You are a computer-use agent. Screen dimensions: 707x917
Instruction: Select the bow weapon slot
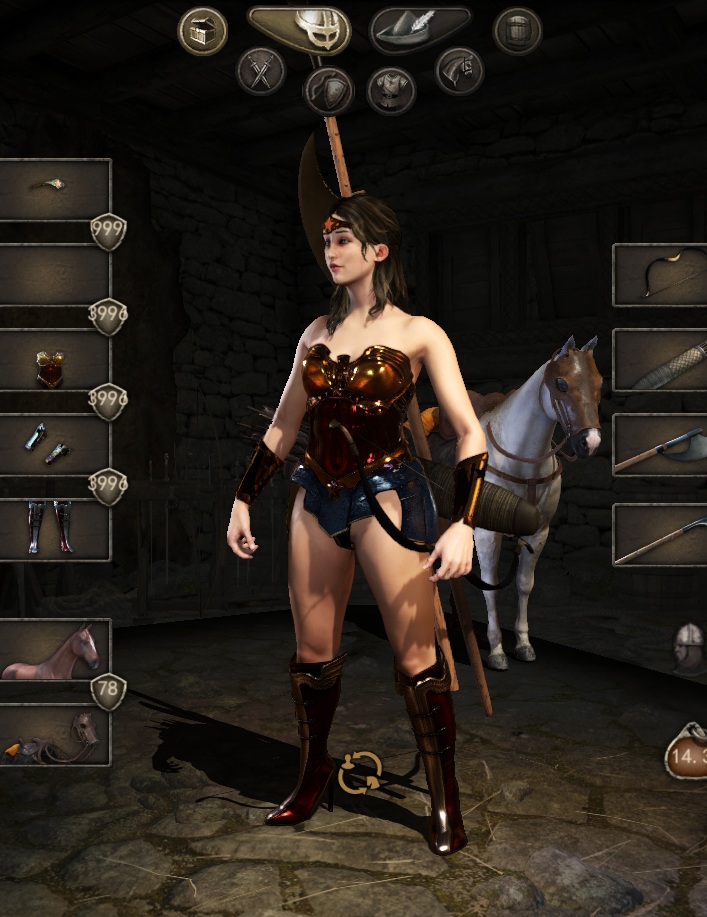pos(659,275)
